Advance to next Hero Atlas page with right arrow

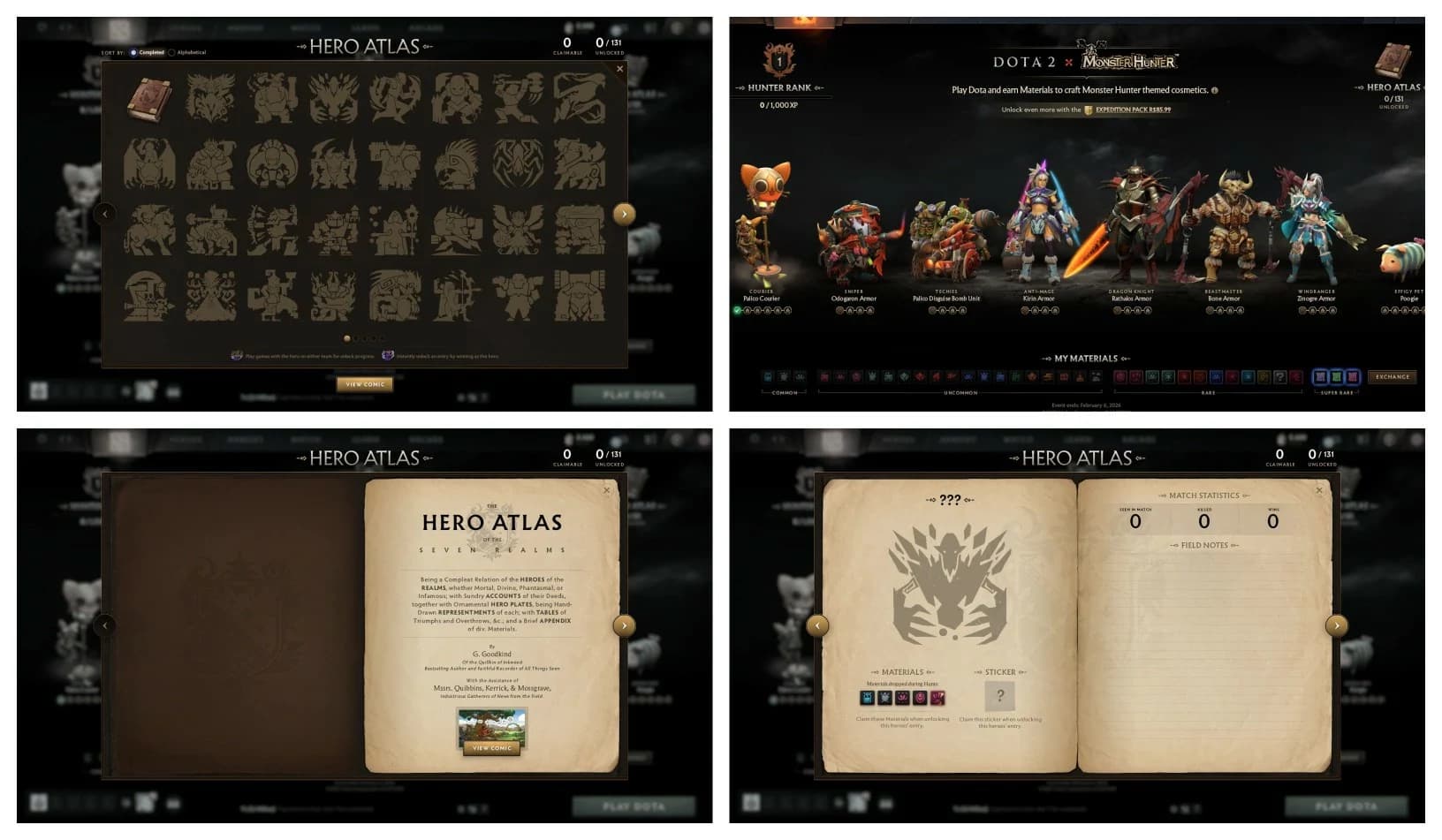point(624,214)
